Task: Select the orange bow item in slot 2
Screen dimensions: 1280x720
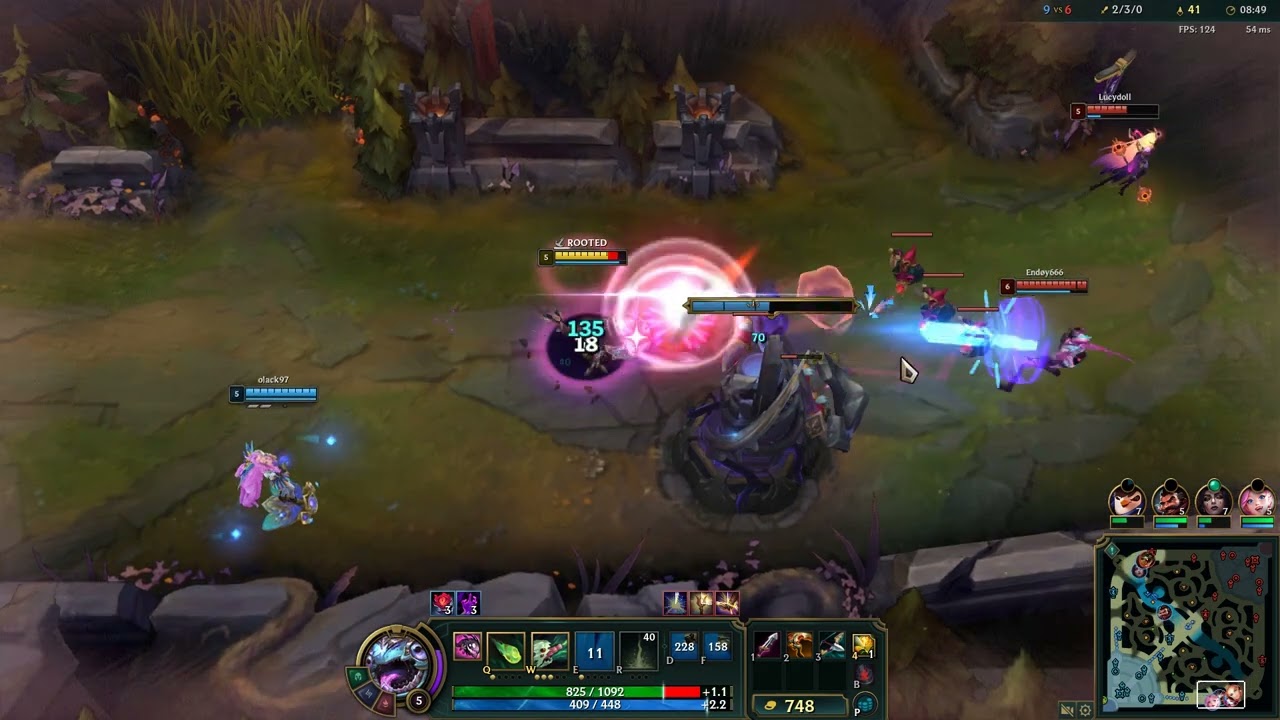Action: 800,645
